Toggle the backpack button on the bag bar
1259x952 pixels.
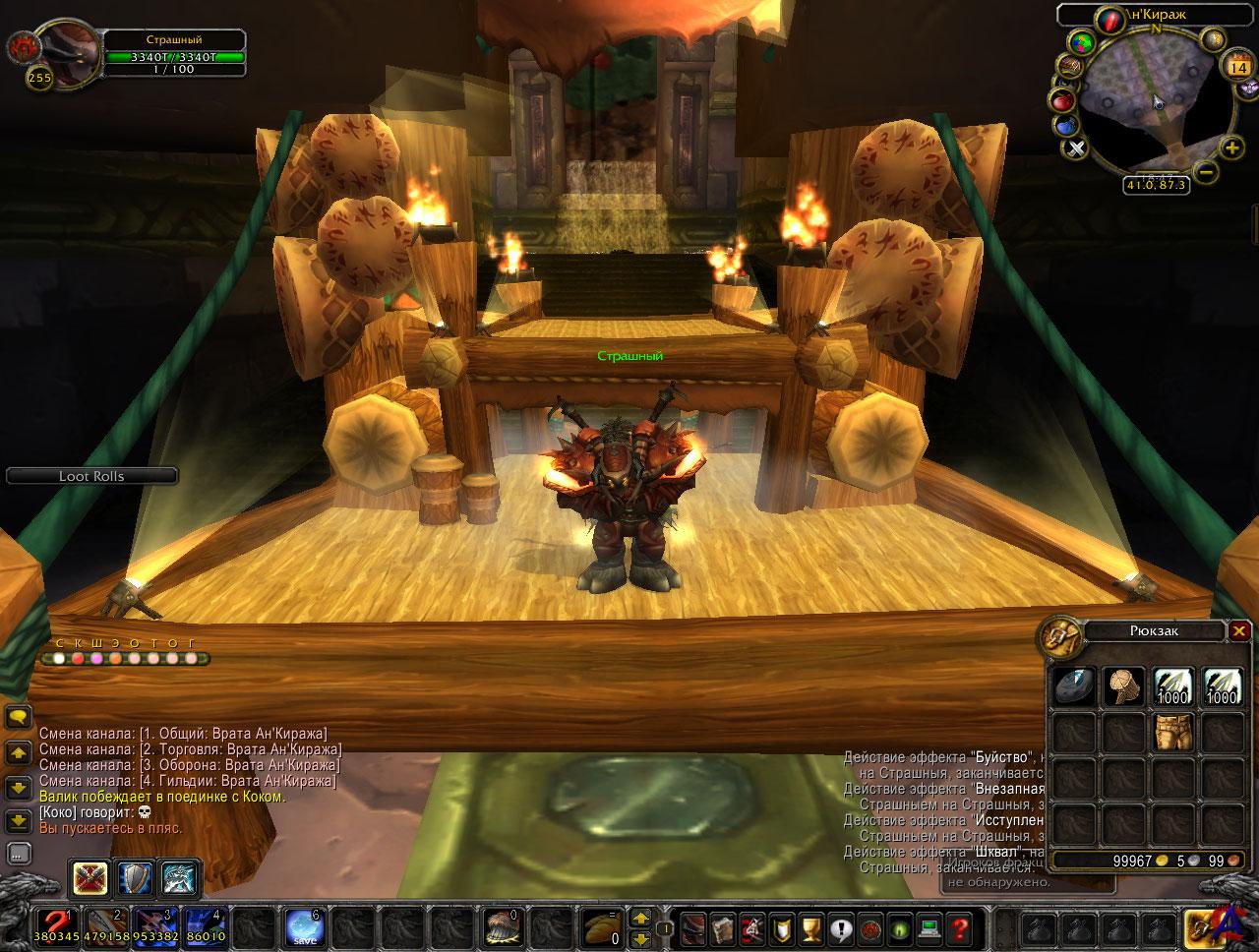[x=1202, y=927]
